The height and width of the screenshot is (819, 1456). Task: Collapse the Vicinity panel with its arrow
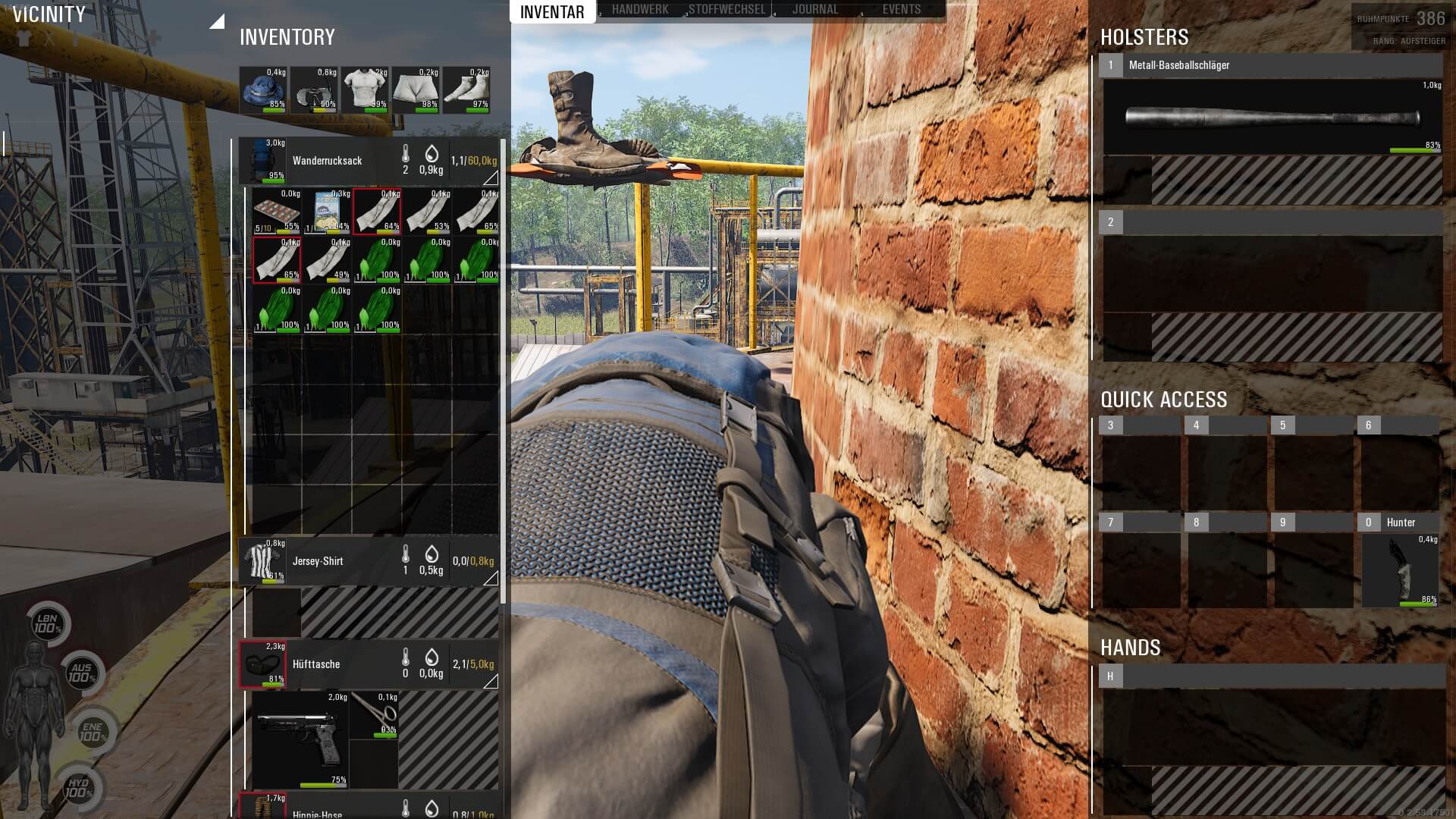coord(217,22)
